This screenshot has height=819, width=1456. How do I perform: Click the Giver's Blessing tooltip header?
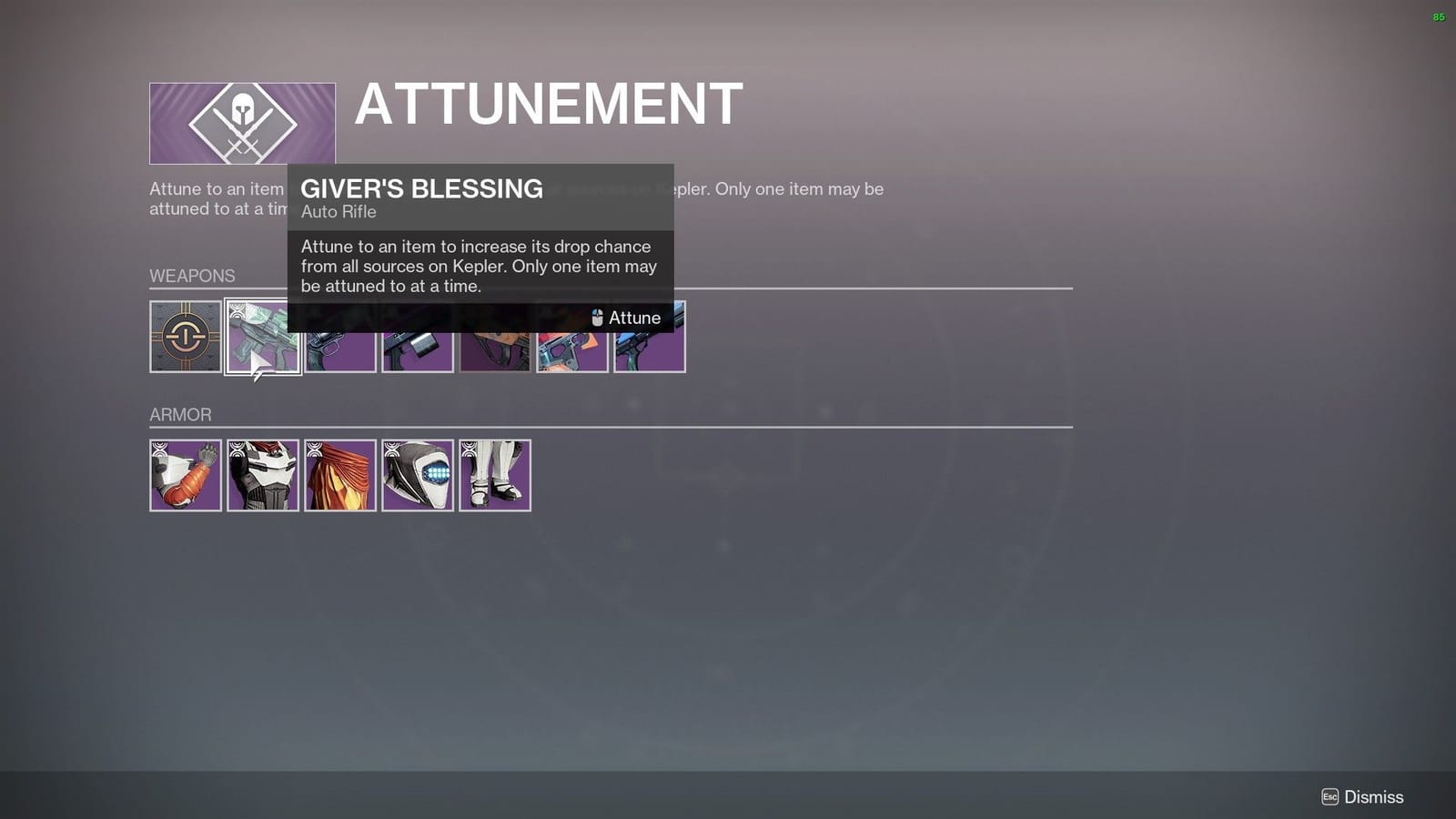coord(421,189)
